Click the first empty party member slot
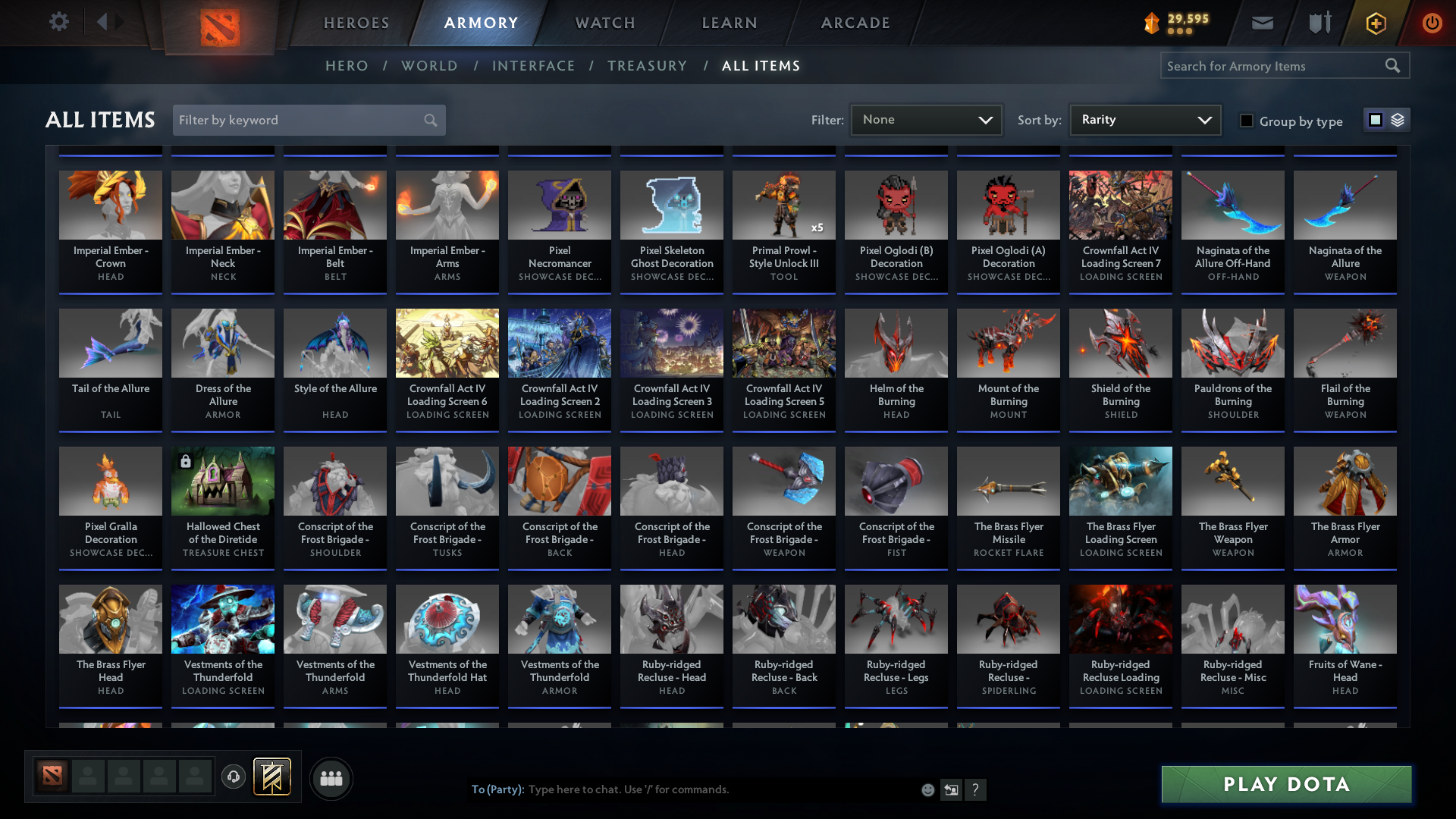Screen dimensions: 1456x819 point(87,777)
